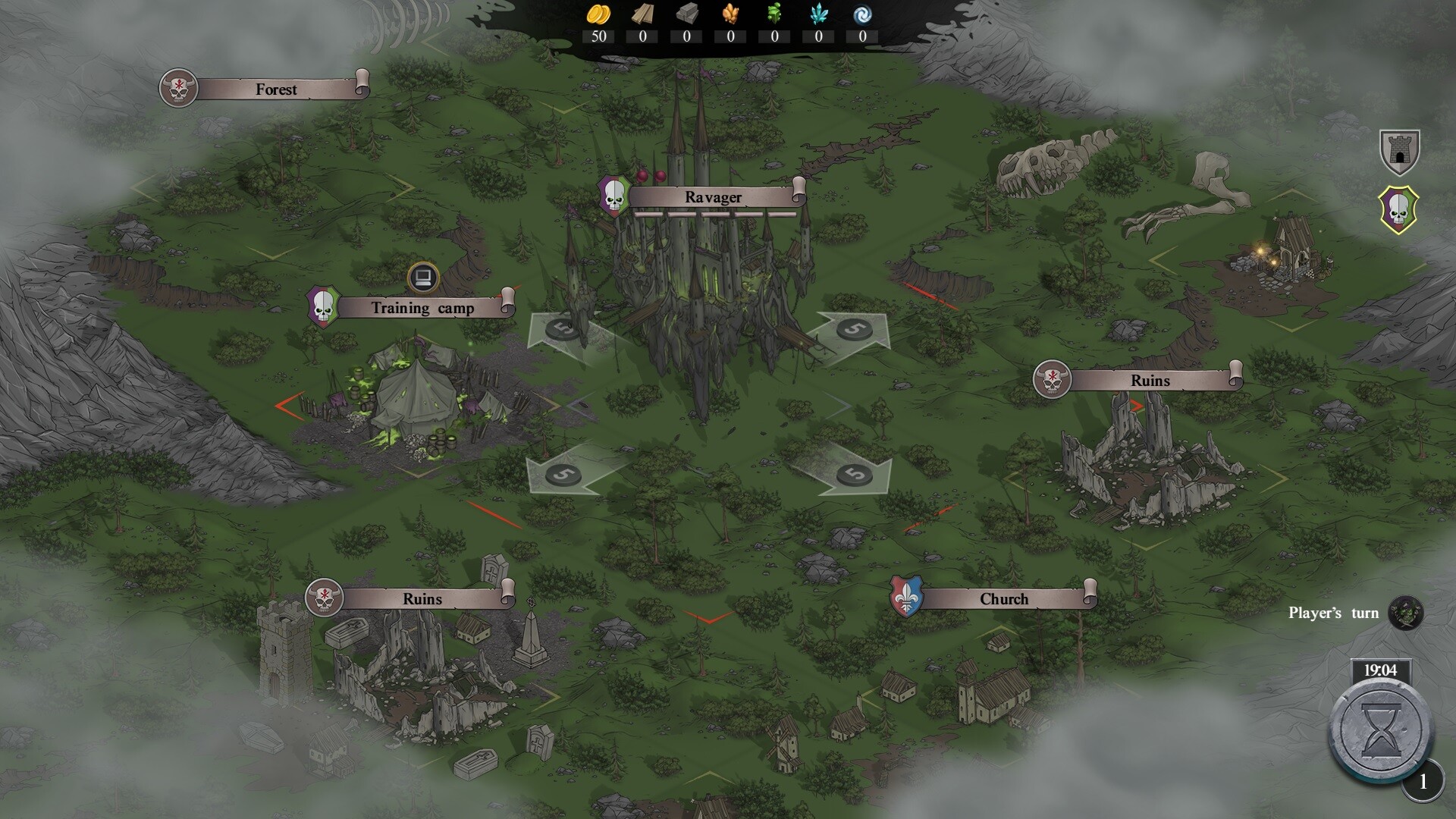Image resolution: width=1456 pixels, height=819 pixels.
Task: Click the gold coins resource icon
Action: (x=598, y=14)
